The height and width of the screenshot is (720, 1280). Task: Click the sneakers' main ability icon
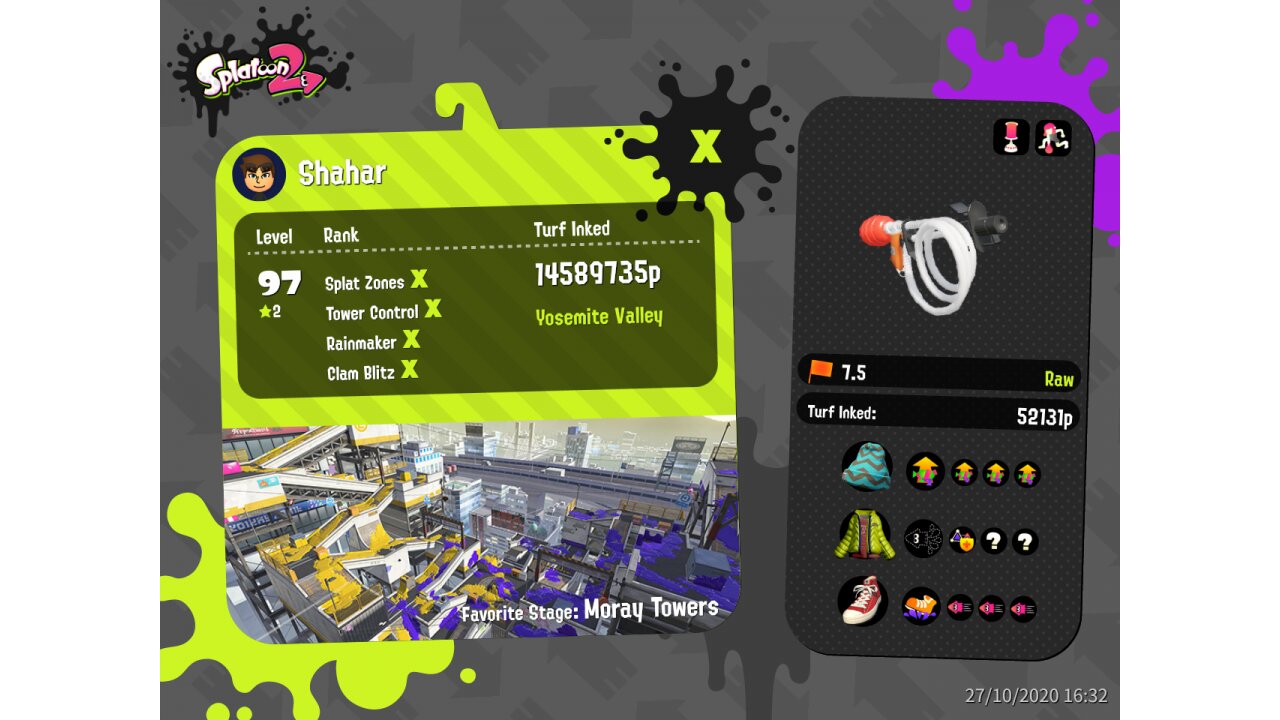921,606
